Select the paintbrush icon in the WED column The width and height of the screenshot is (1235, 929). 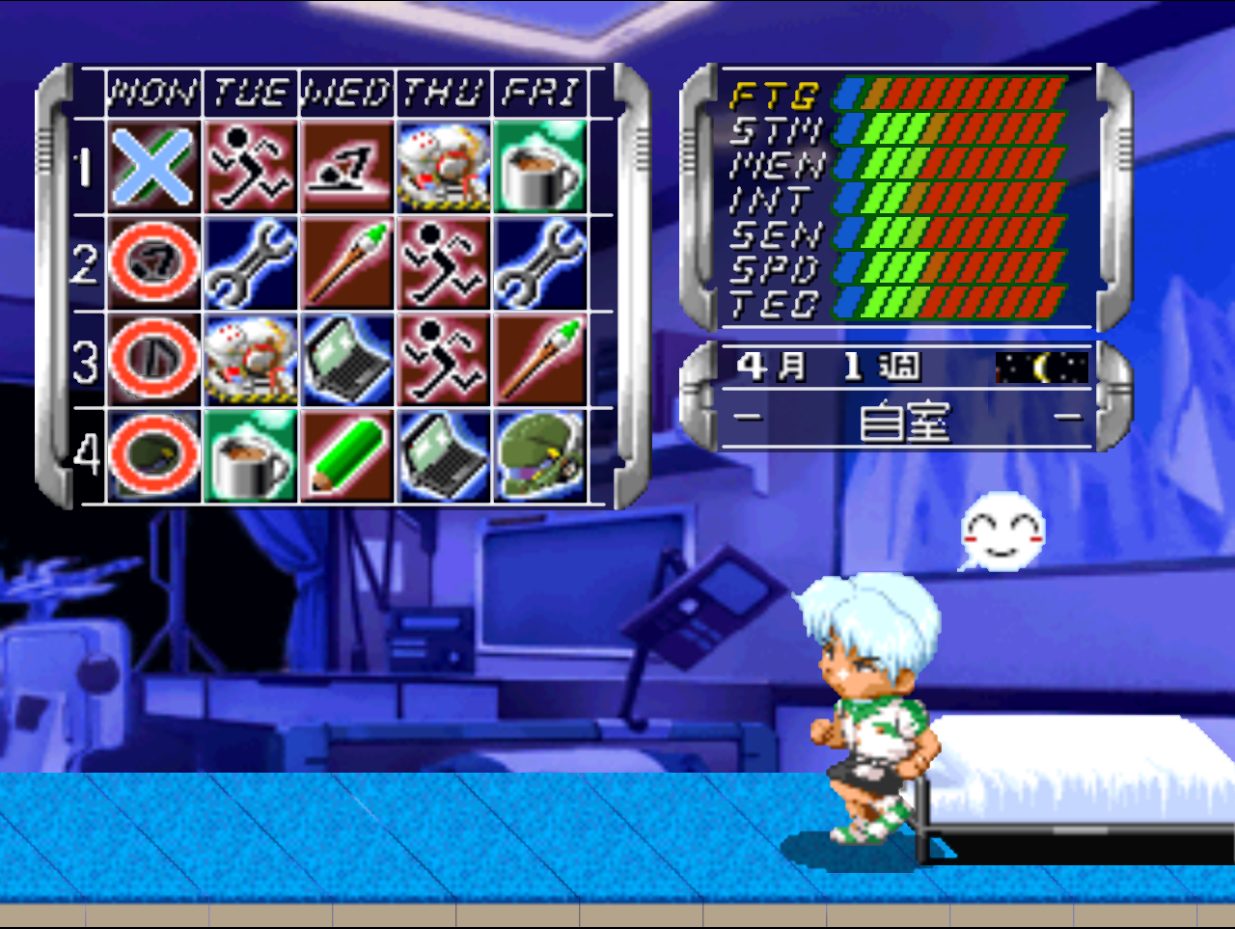pos(346,263)
